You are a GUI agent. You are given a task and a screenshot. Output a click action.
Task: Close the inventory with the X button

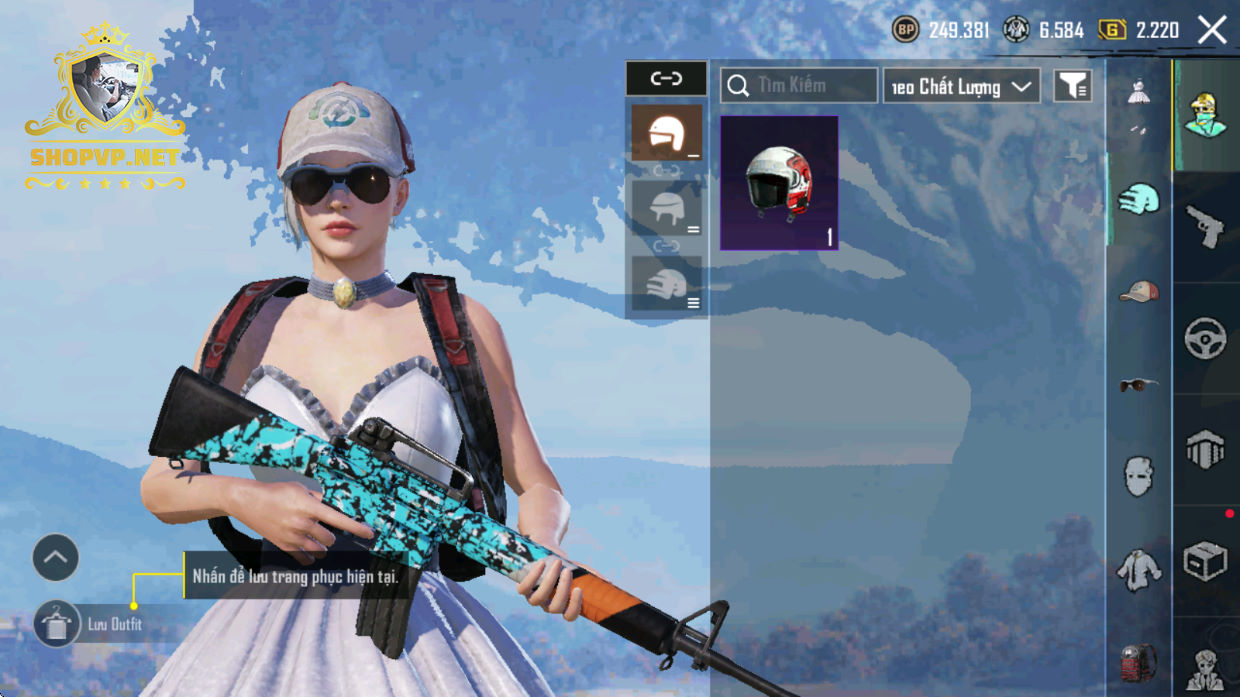point(1212,30)
